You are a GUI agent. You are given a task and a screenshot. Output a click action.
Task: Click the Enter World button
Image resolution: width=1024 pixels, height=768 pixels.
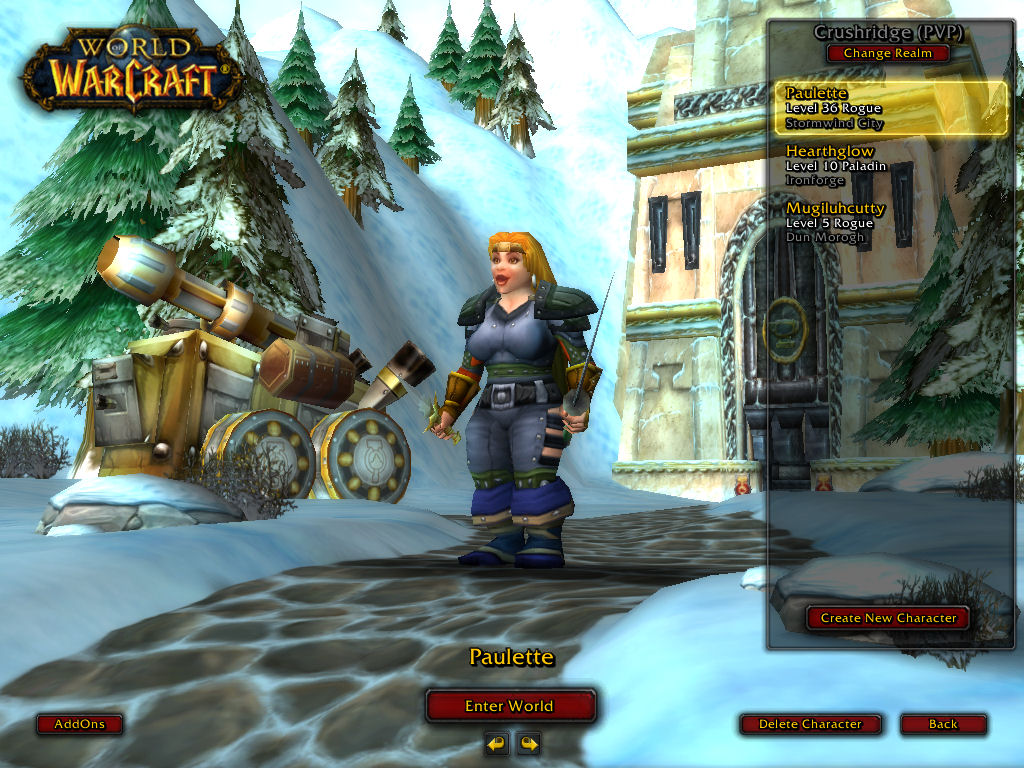(x=510, y=706)
